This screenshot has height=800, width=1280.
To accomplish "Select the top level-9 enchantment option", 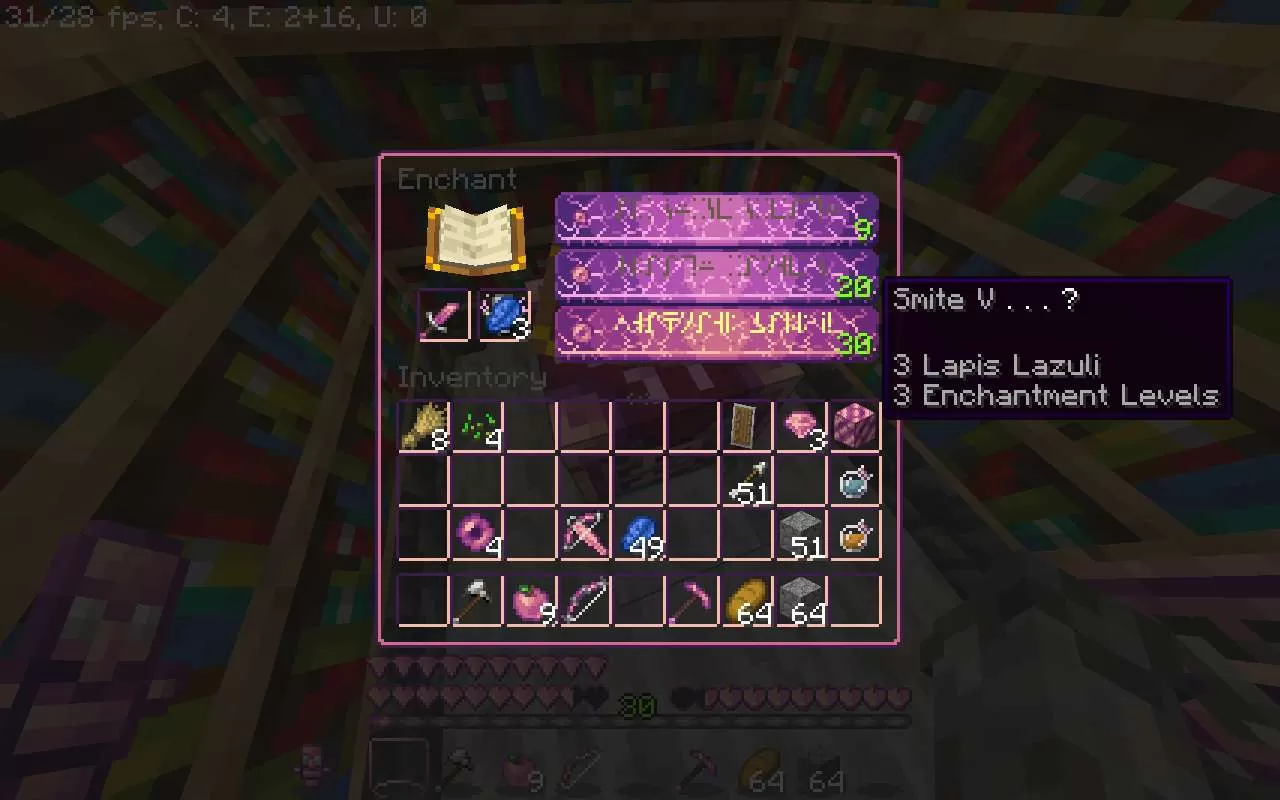I will click(715, 218).
